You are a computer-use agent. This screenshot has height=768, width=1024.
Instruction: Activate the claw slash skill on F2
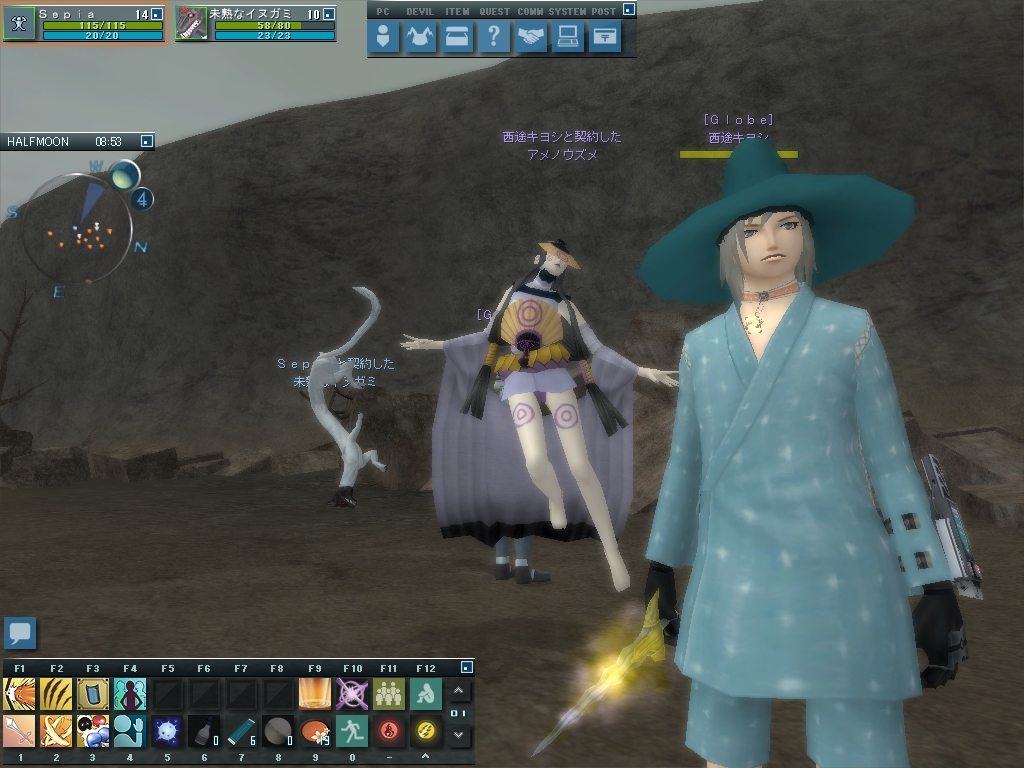pos(56,693)
